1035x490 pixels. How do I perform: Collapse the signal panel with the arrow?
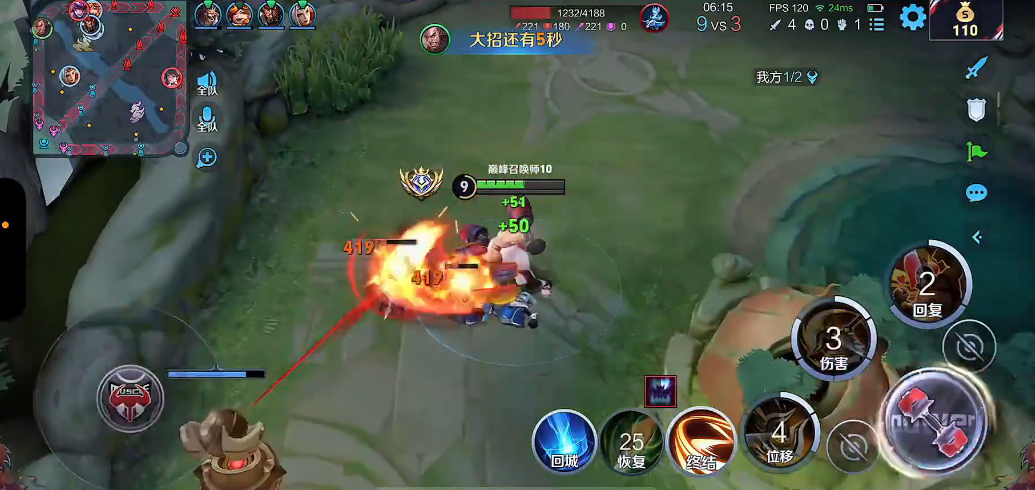[977, 237]
